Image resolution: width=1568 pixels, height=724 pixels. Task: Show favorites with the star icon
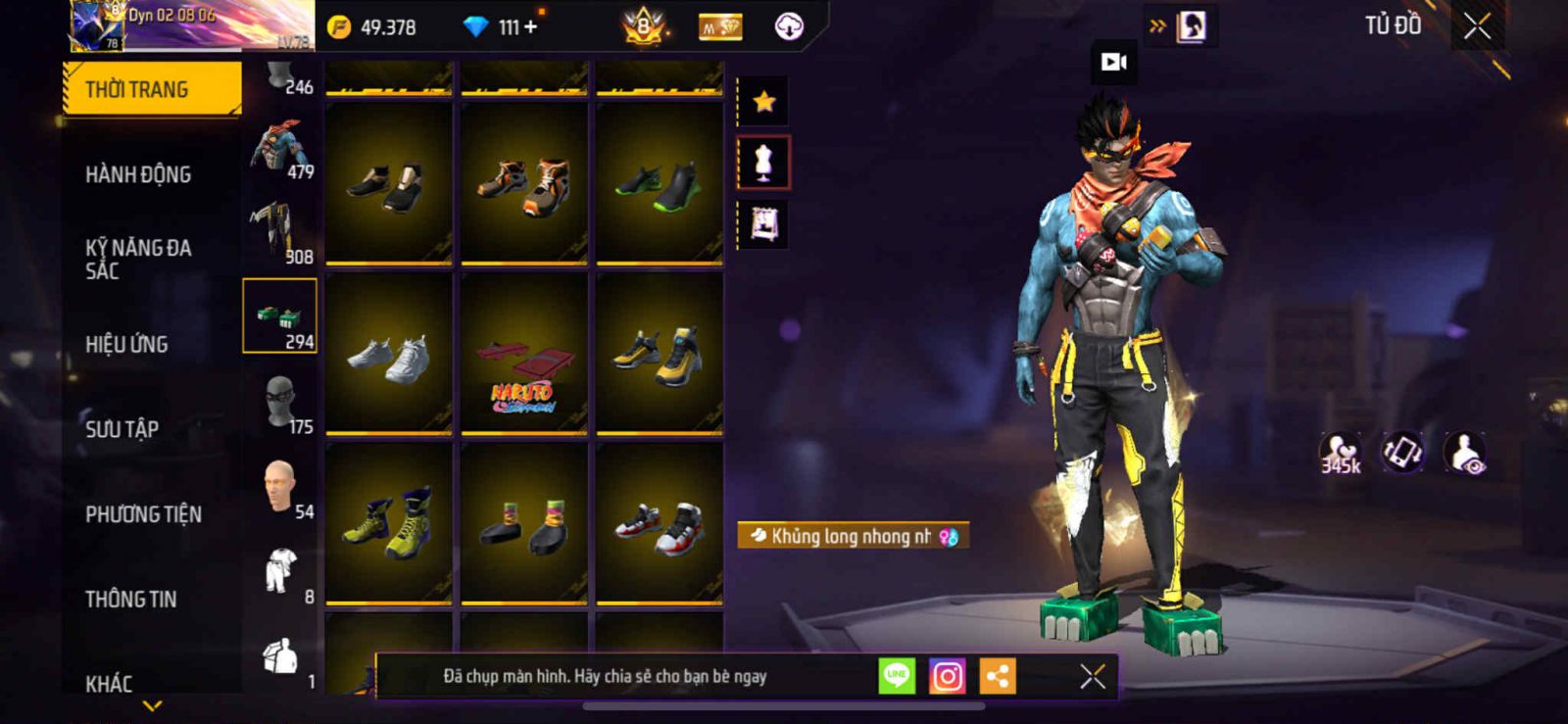pyautogui.click(x=764, y=101)
